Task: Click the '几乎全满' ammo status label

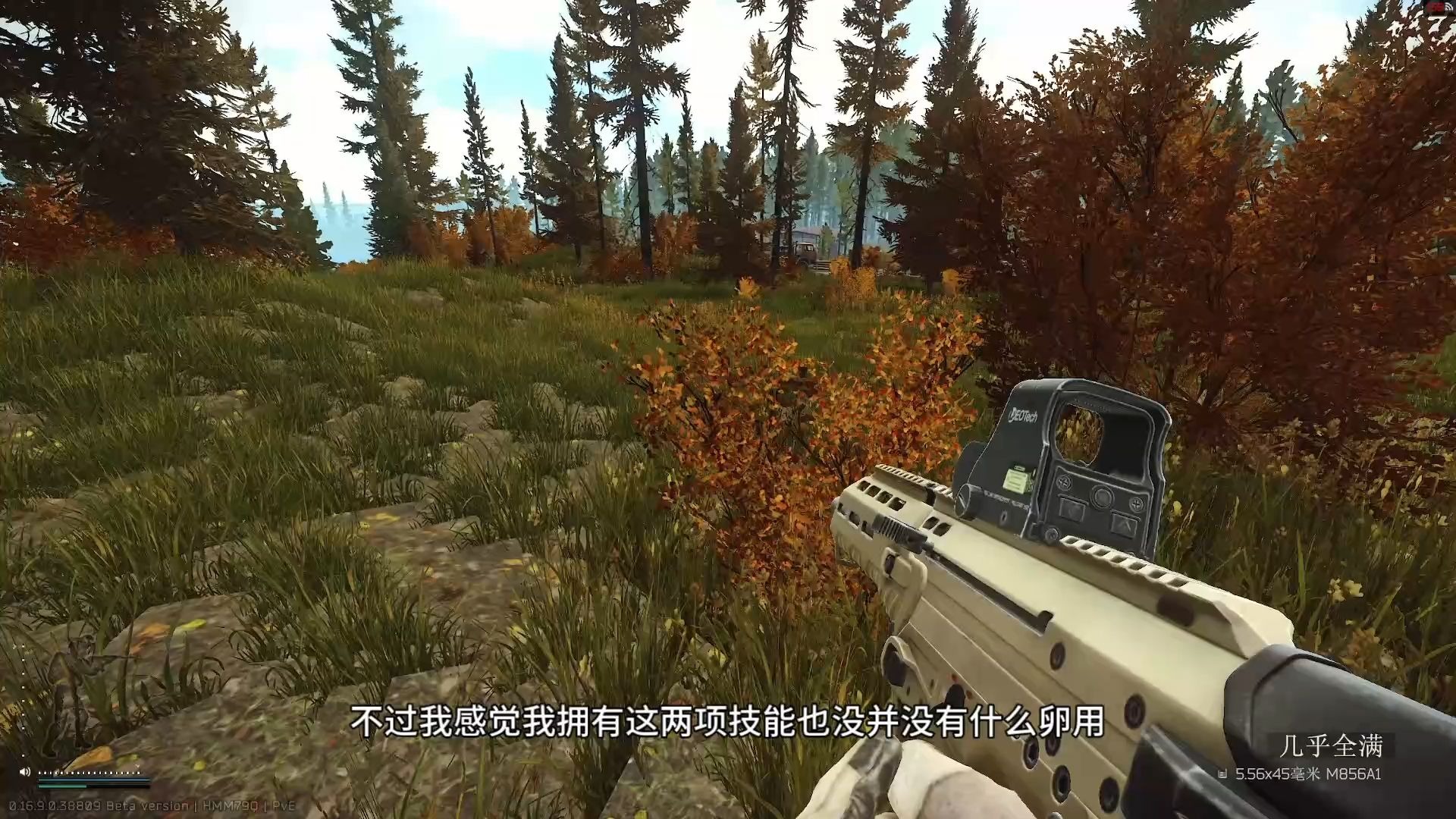Action: (1332, 745)
